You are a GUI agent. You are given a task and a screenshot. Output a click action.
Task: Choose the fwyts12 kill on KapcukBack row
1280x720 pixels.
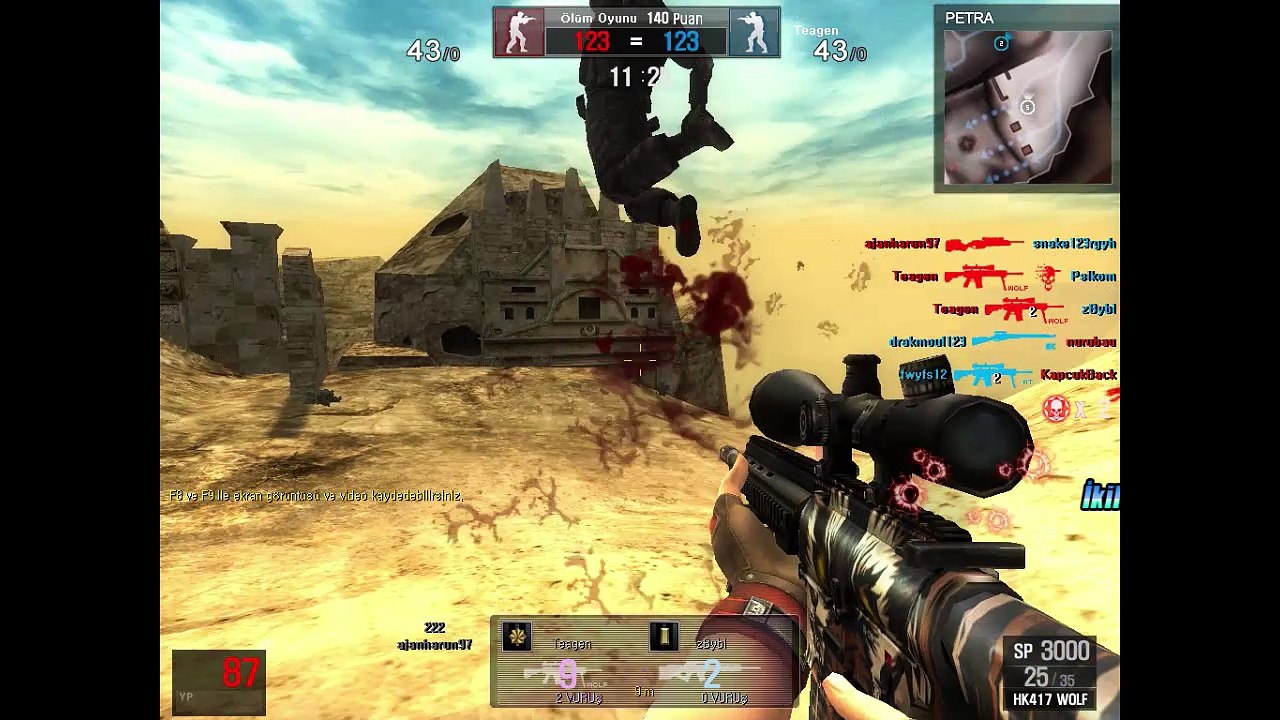(1006, 375)
